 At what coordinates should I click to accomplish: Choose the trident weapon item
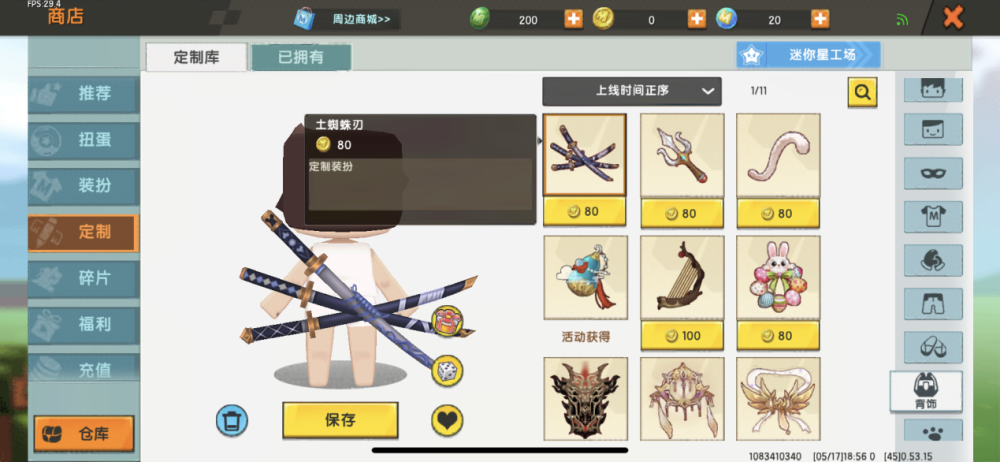pyautogui.click(x=681, y=154)
